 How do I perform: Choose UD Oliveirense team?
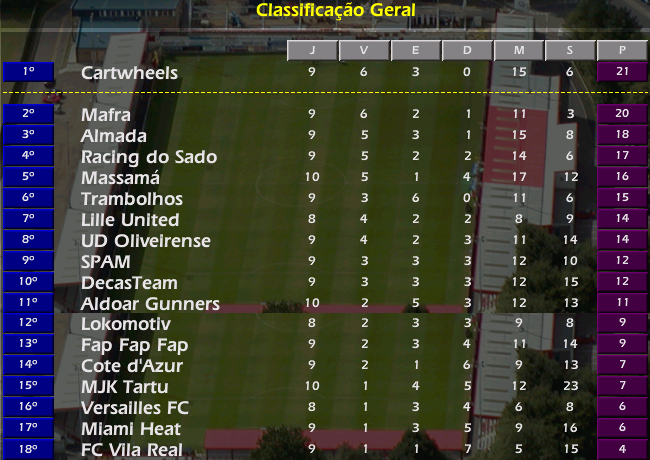tap(143, 241)
